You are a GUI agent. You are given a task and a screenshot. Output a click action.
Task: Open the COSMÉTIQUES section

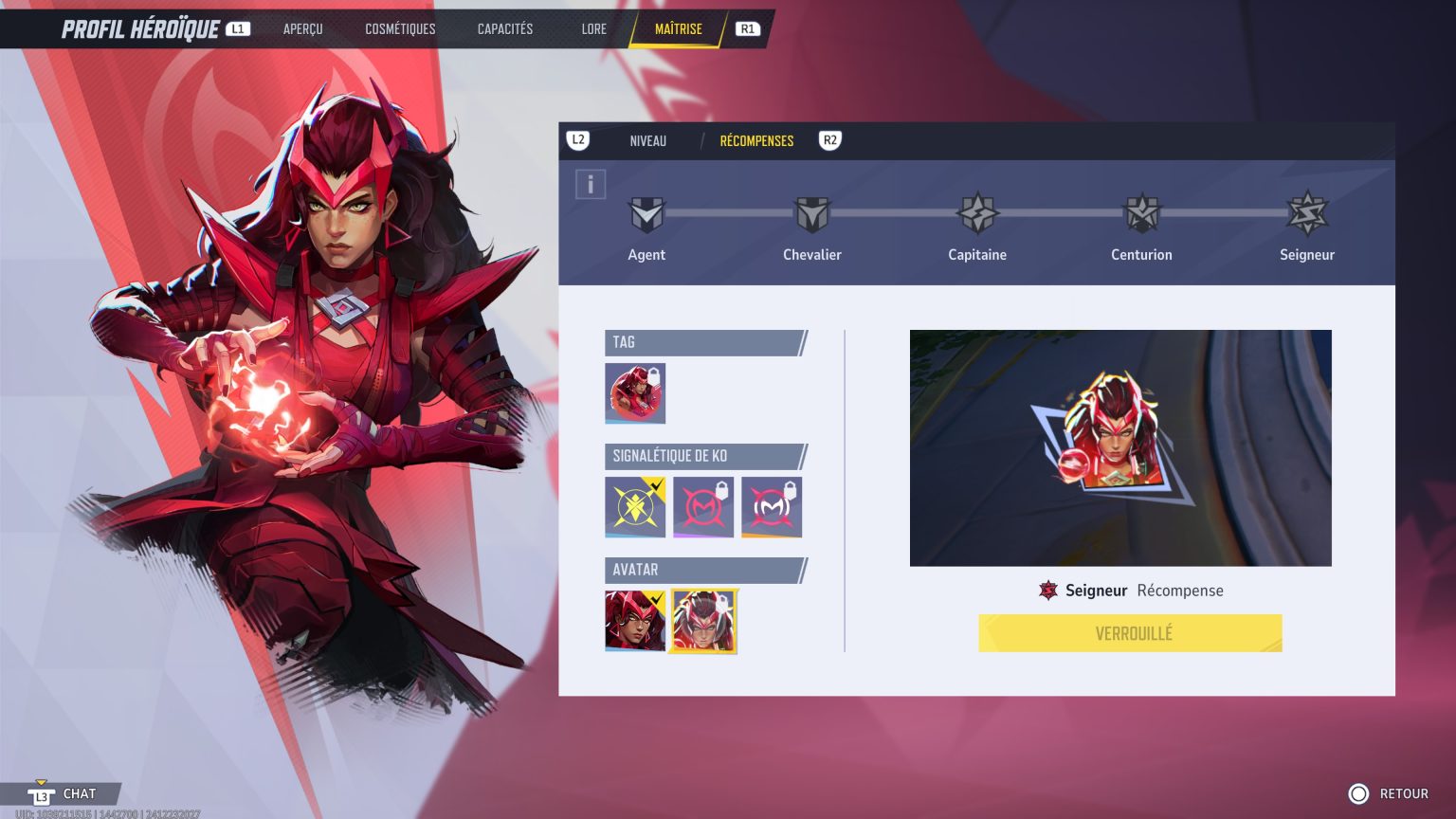(x=400, y=28)
